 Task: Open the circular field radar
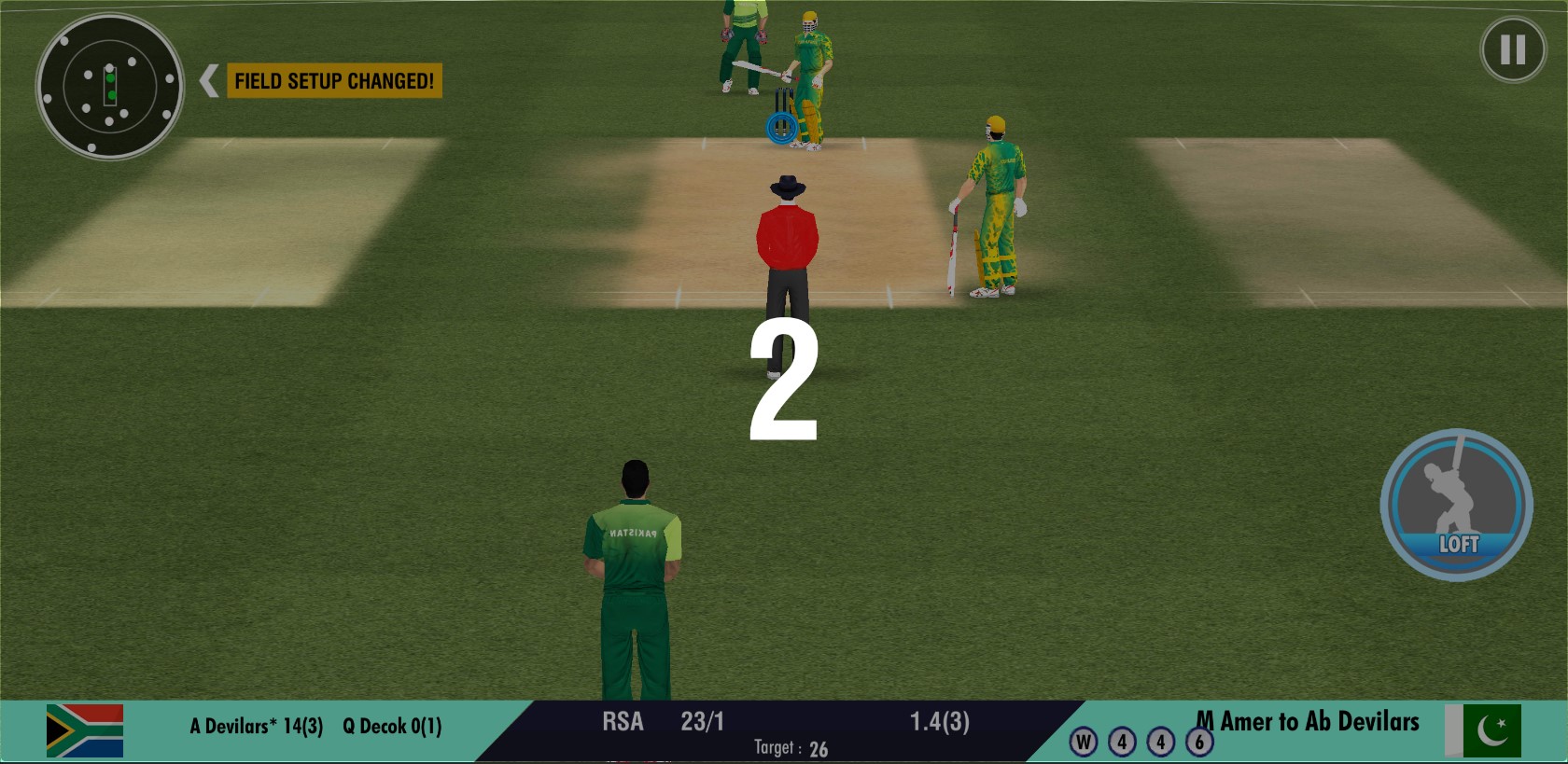[109, 86]
